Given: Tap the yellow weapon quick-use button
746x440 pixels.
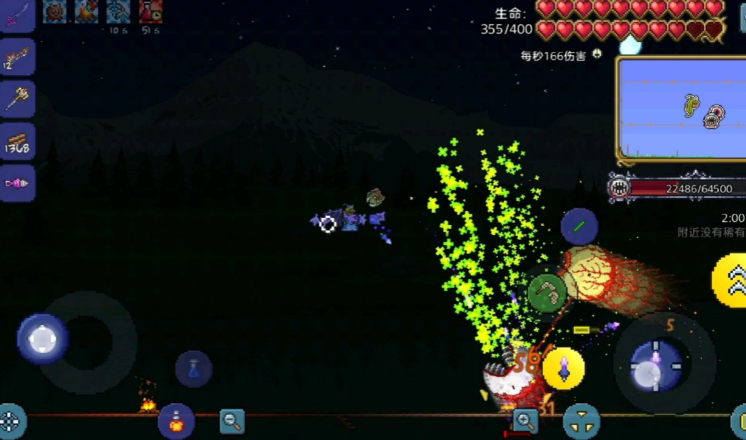Looking at the screenshot, I should 564,368.
